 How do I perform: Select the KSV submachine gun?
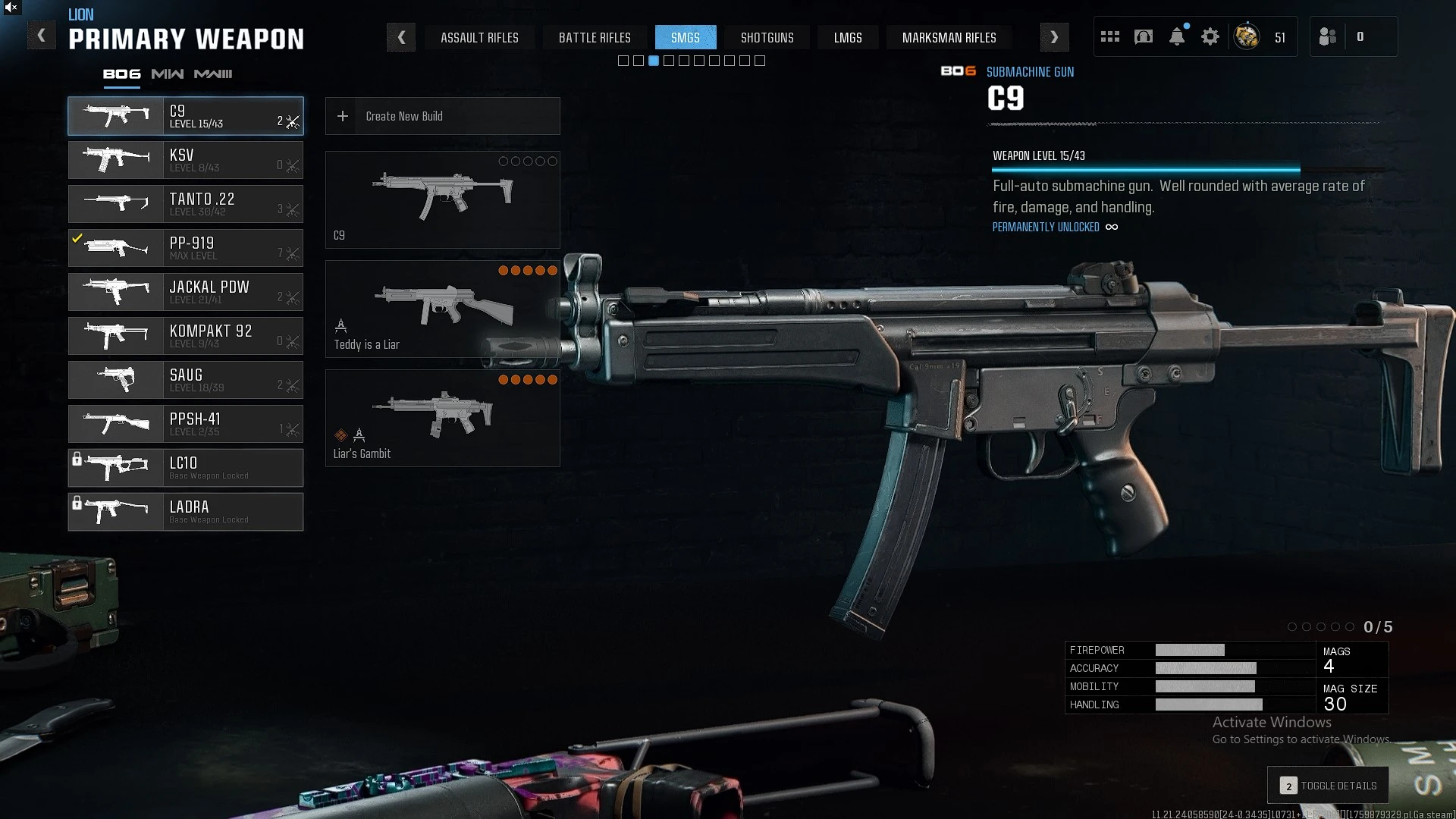pos(186,160)
